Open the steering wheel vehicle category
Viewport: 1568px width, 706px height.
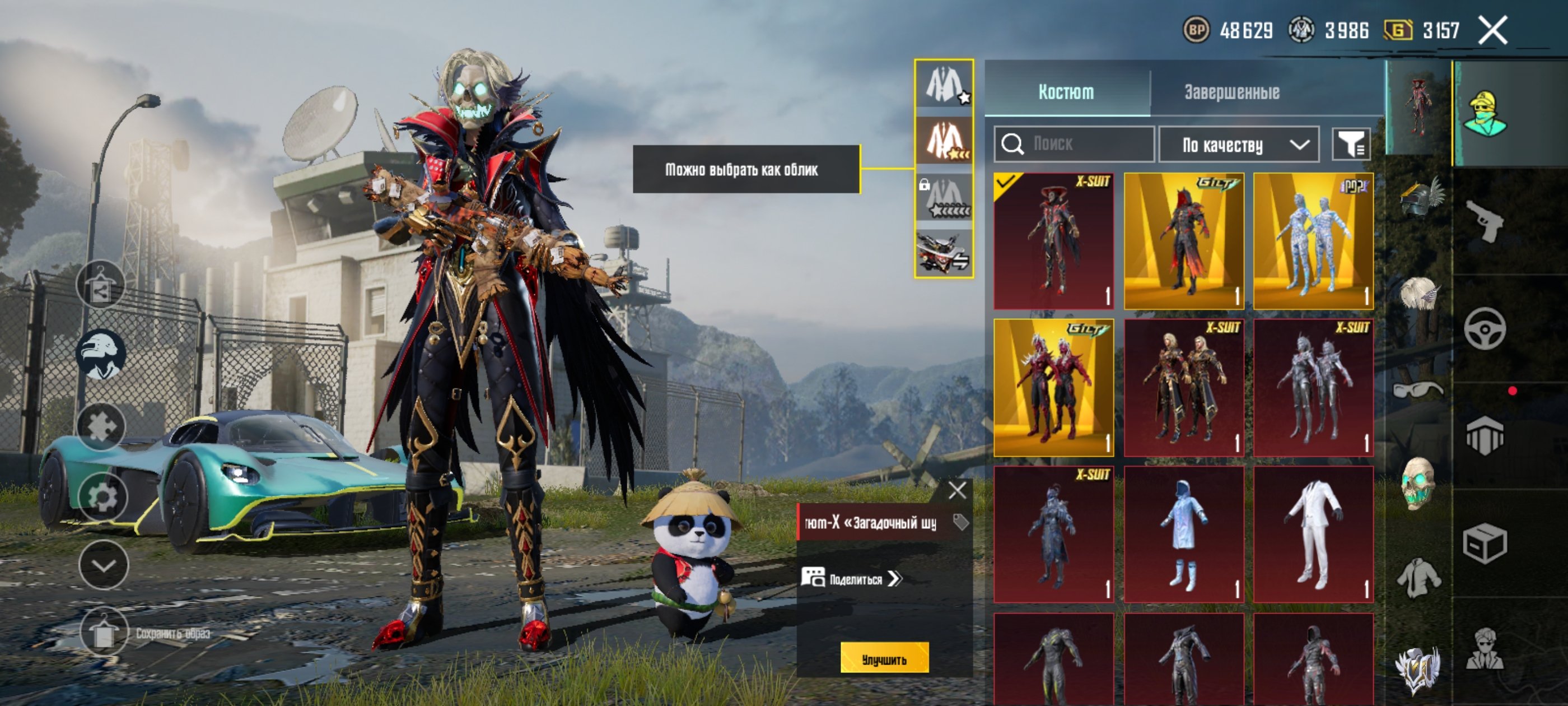click(x=1484, y=329)
